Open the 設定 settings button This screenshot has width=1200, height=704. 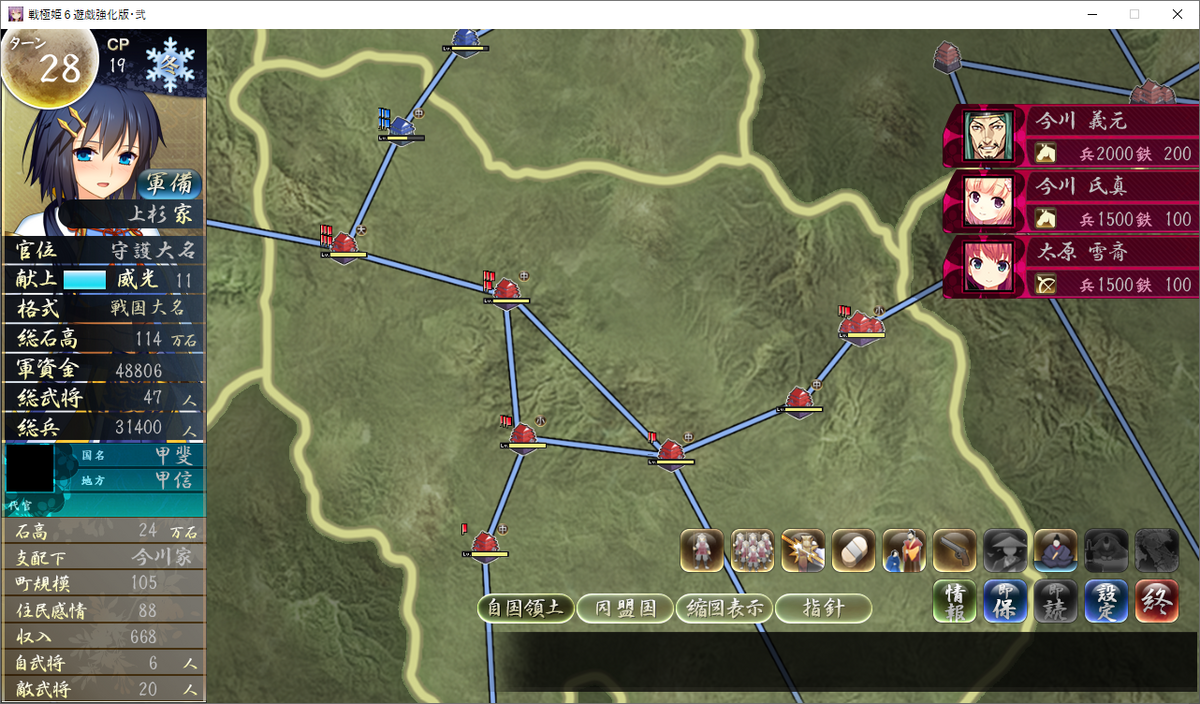click(x=1106, y=602)
